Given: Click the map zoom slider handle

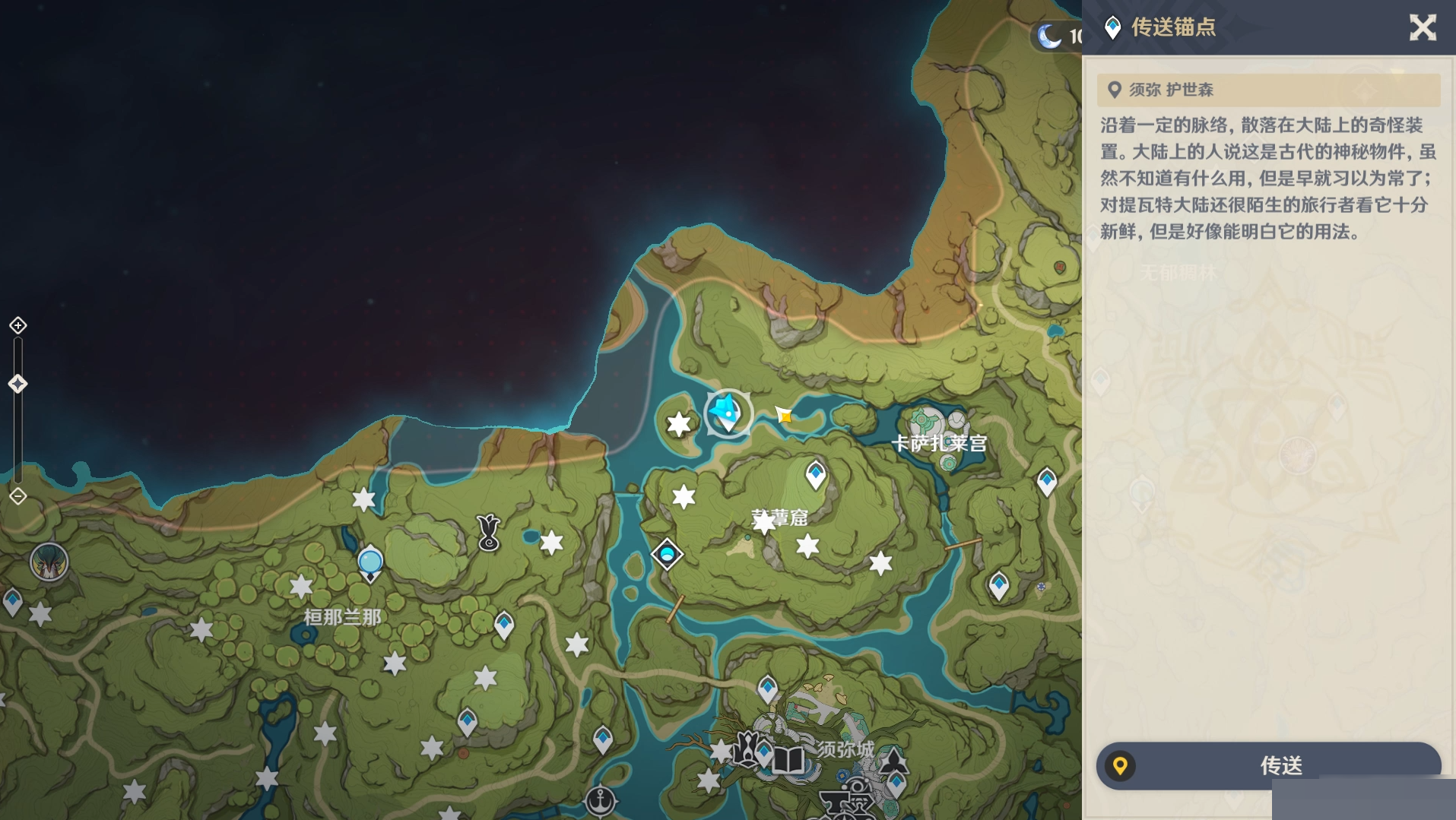Looking at the screenshot, I should (x=18, y=384).
